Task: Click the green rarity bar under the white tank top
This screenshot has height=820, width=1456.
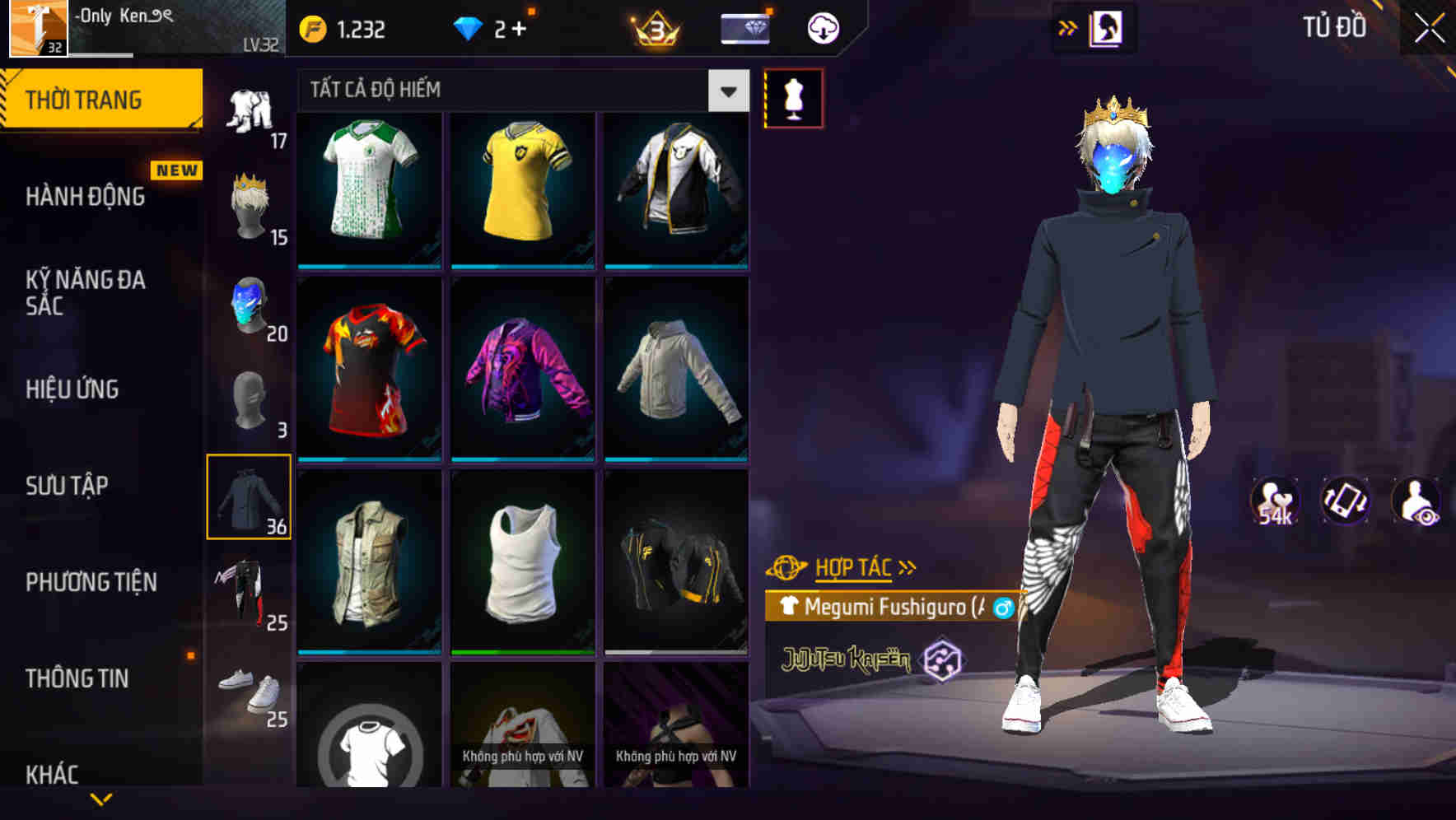Action: [523, 653]
